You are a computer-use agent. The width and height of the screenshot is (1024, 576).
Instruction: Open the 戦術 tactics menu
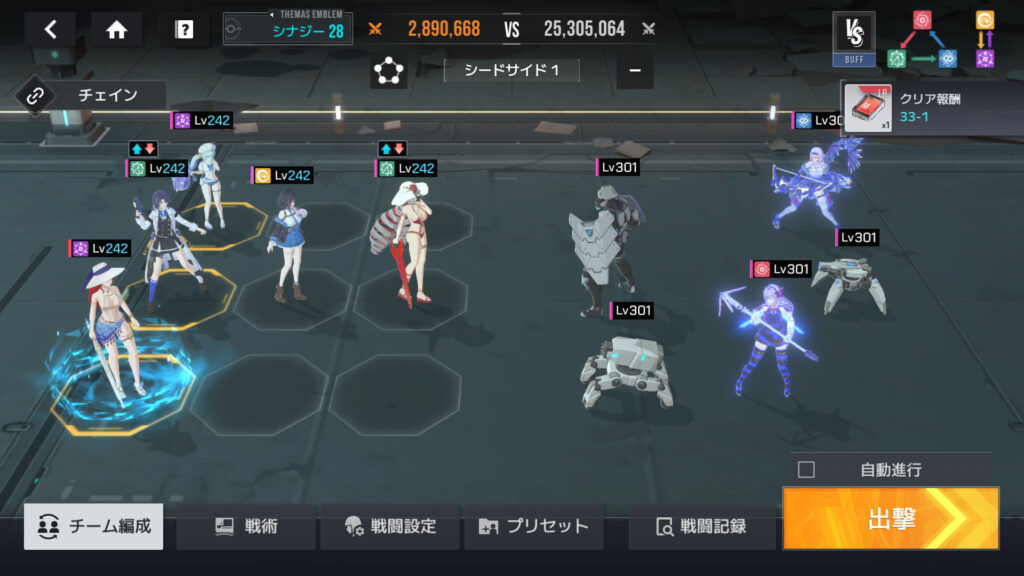coord(246,526)
